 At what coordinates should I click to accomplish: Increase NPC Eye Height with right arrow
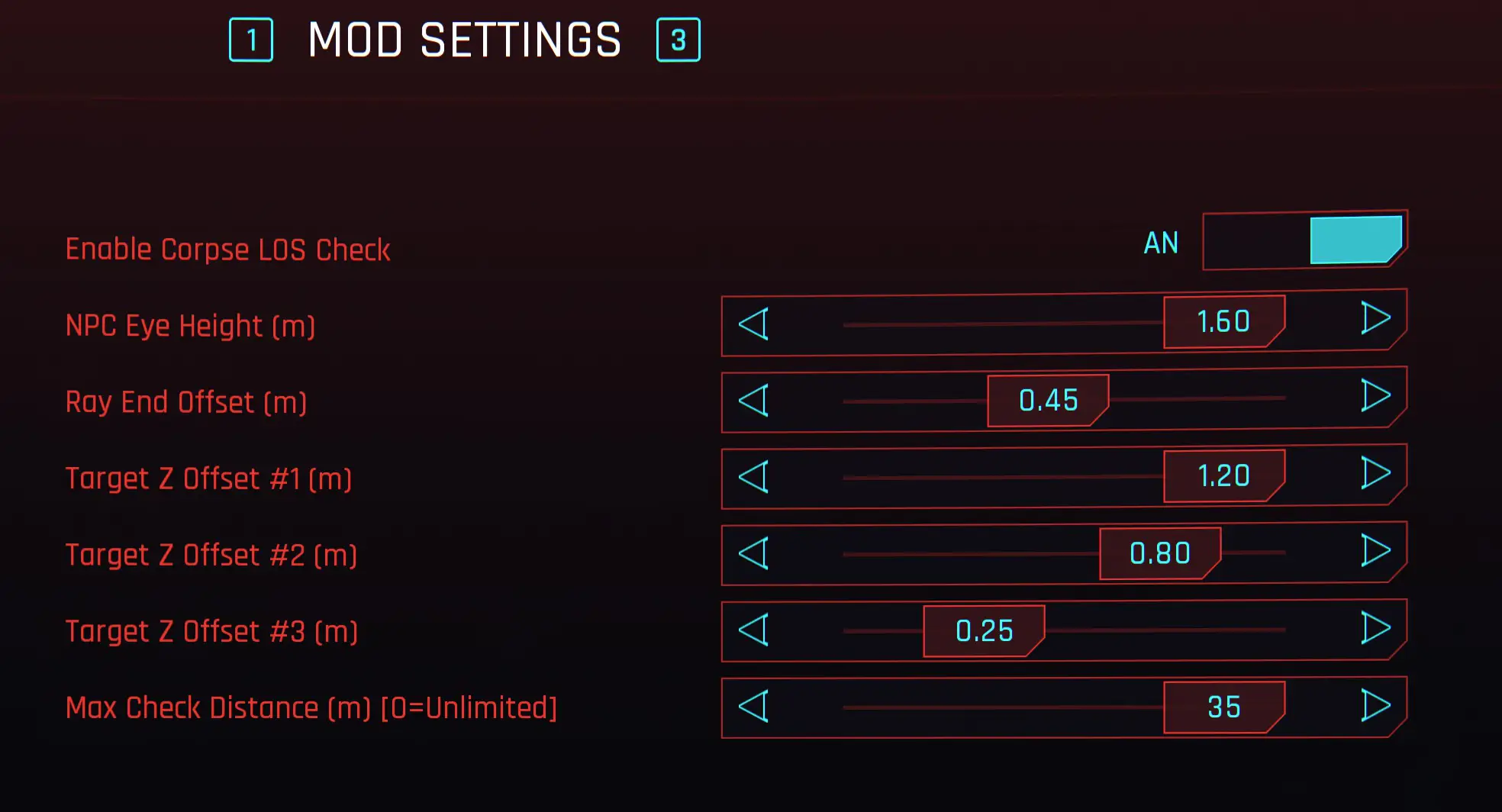point(1376,321)
